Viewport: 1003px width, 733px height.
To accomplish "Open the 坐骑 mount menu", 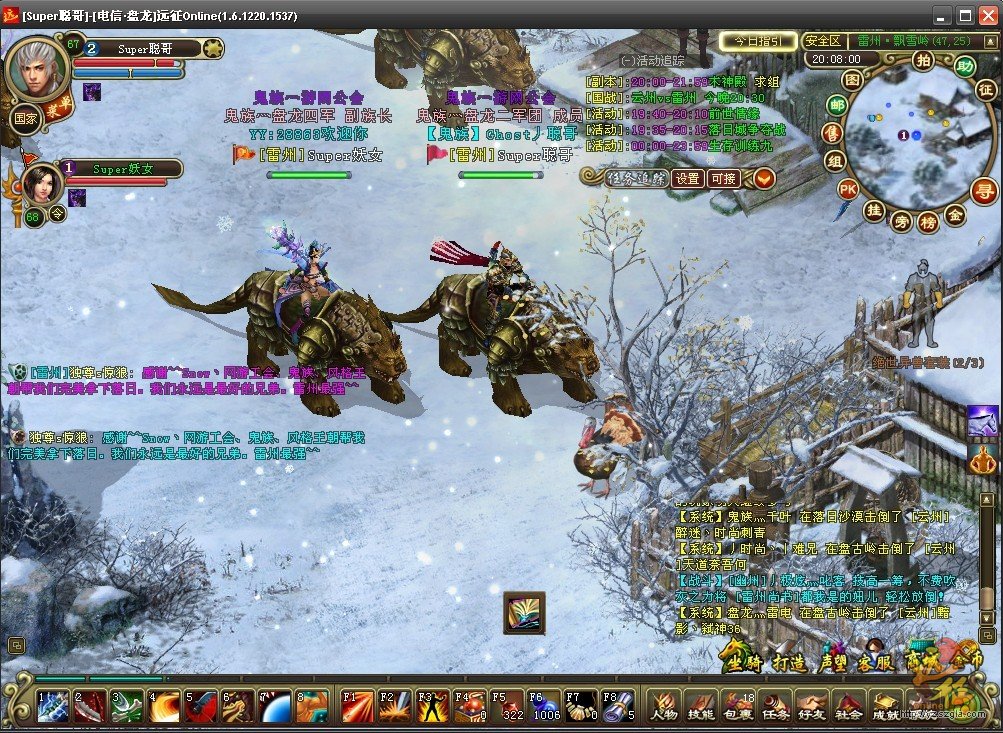I will 743,660.
